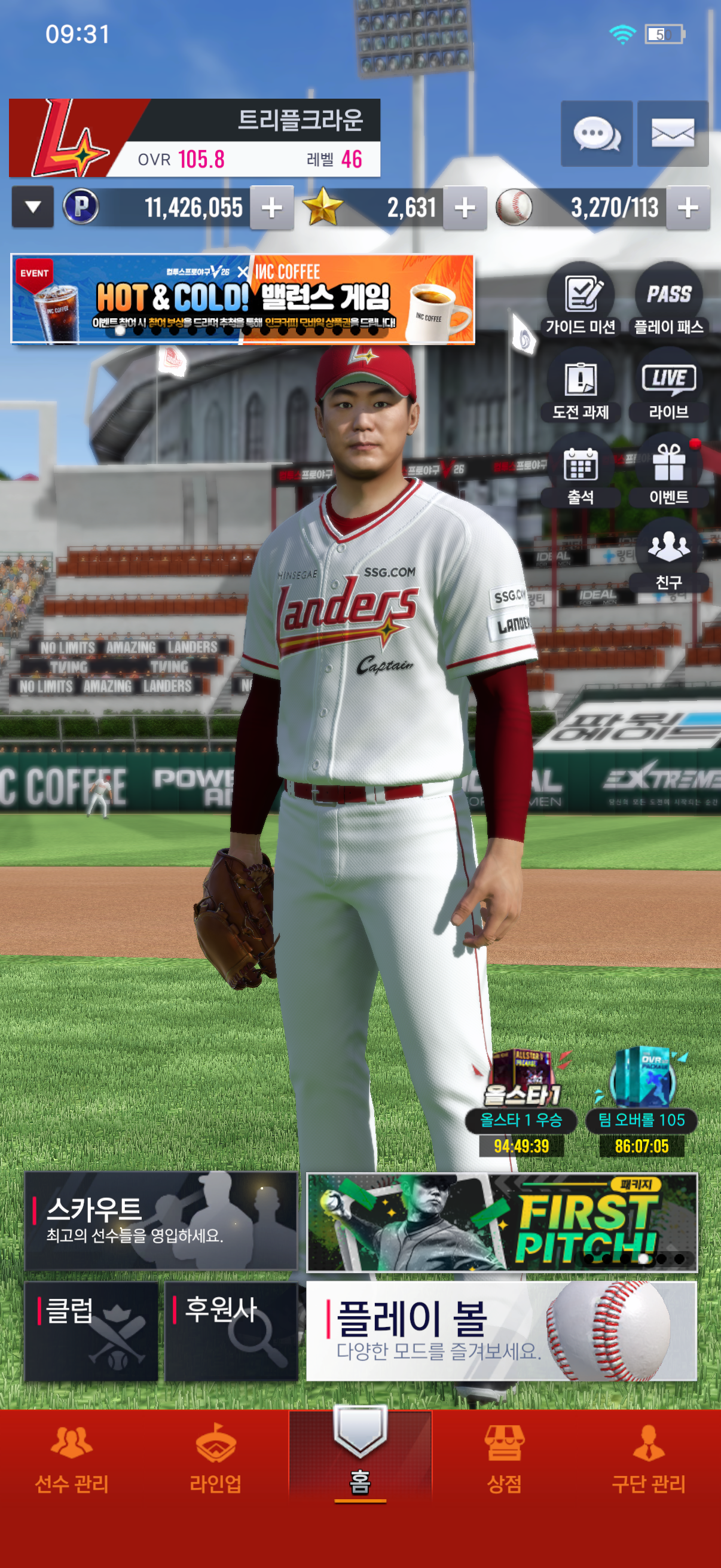
Task: Open the 클럽 club menu
Action: [x=91, y=1331]
